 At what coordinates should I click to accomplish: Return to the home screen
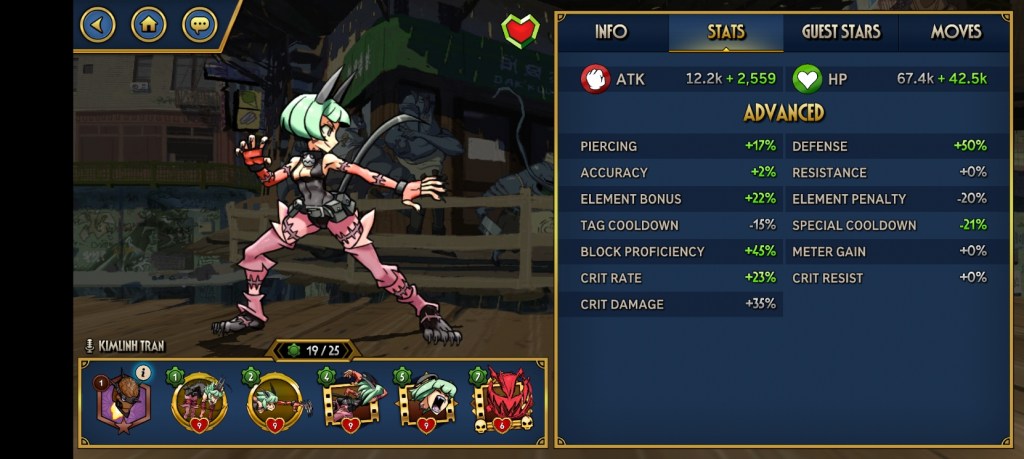click(x=148, y=24)
